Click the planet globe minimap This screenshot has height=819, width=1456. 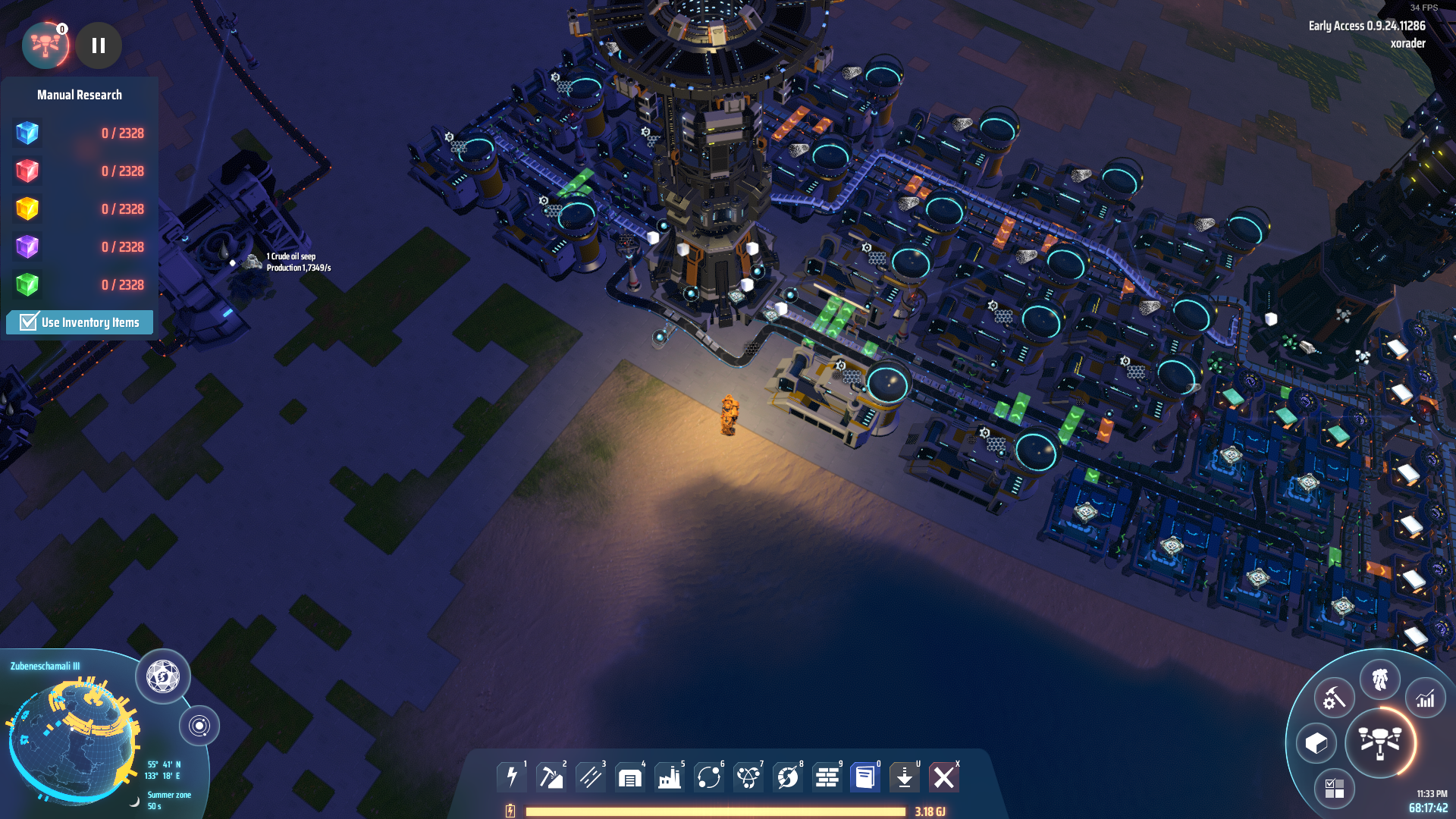click(72, 739)
